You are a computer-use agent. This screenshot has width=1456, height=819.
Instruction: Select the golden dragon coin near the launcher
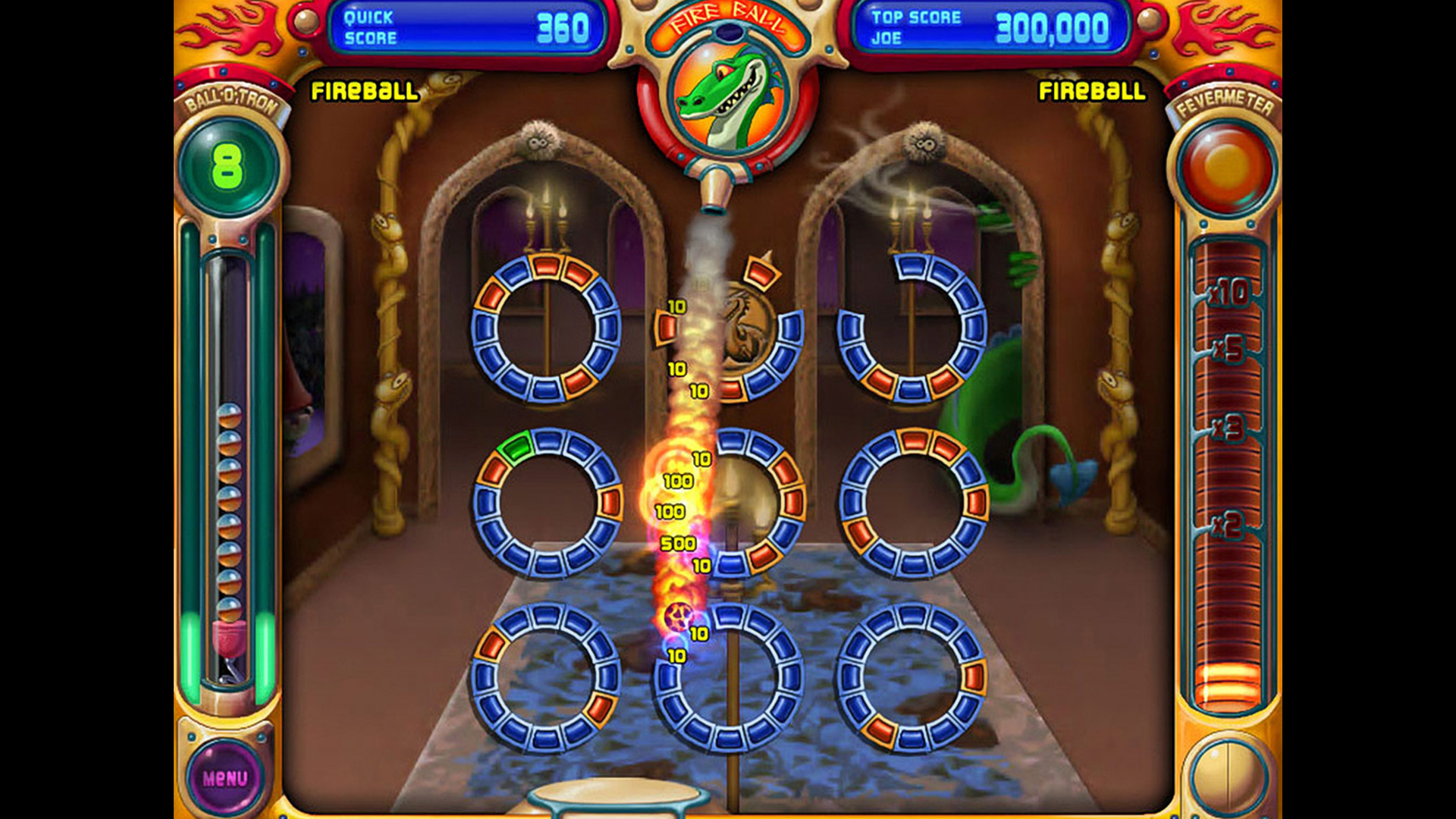pos(747,326)
